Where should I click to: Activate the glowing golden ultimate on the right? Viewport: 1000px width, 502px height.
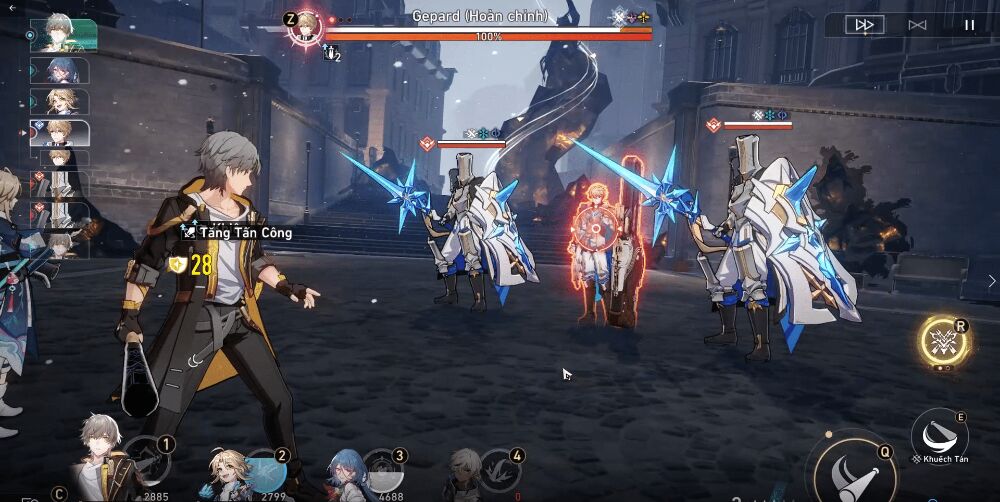click(x=945, y=343)
